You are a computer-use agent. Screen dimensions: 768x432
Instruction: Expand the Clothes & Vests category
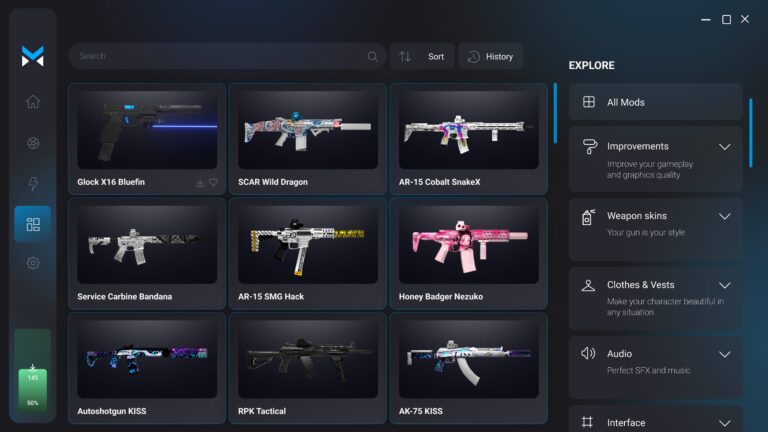point(725,285)
